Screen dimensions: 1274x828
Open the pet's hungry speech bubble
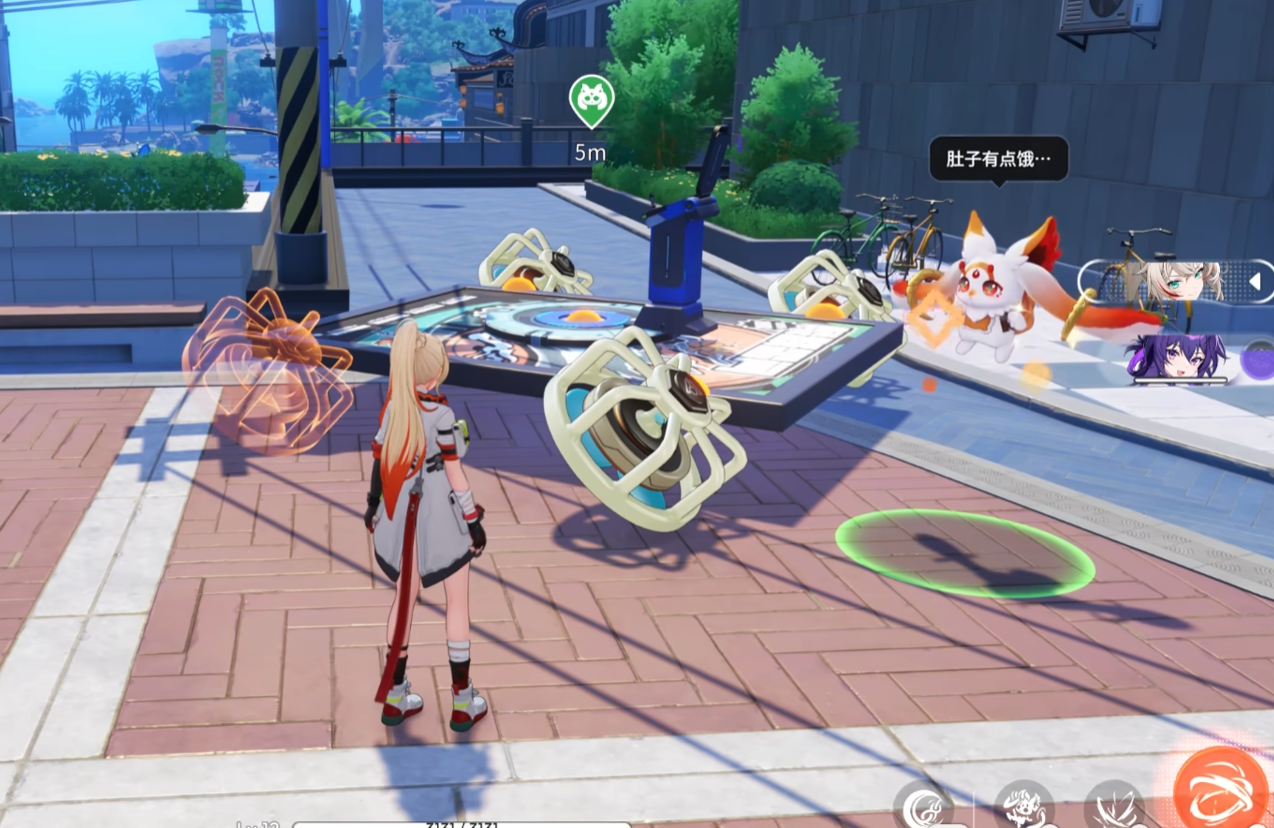tap(998, 158)
